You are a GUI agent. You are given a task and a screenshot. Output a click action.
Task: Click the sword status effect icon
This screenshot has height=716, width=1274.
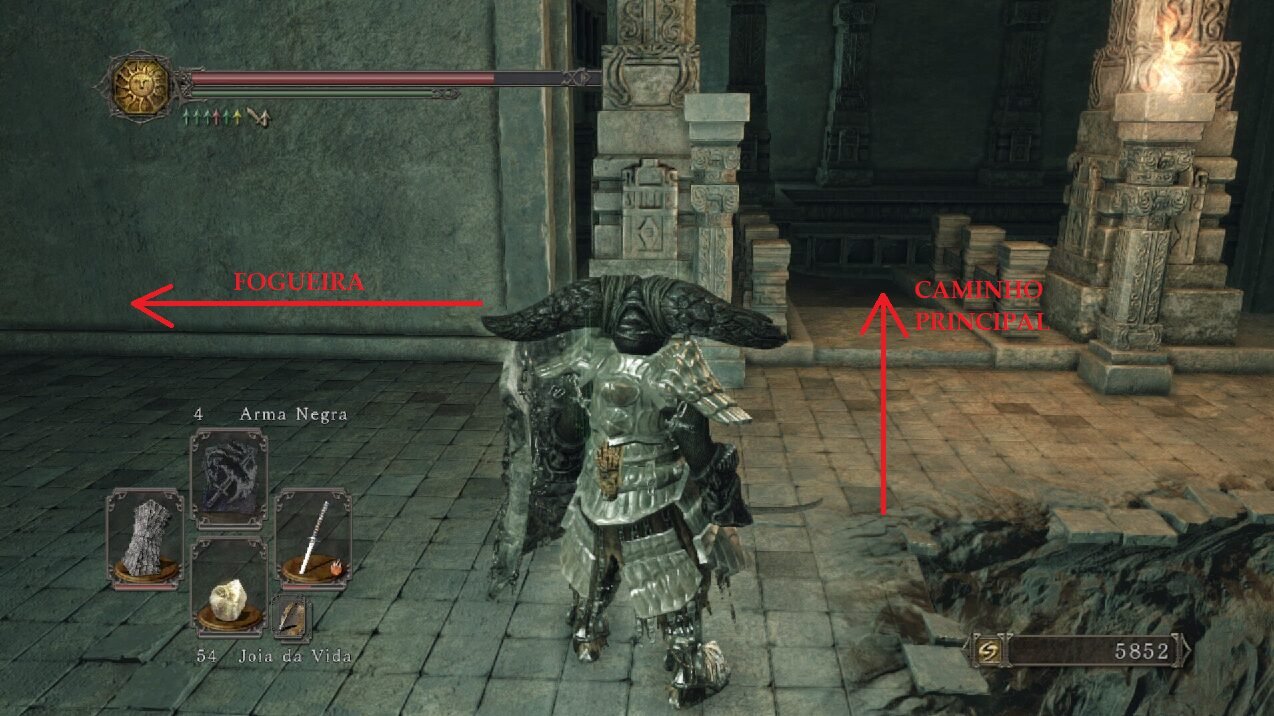click(259, 119)
